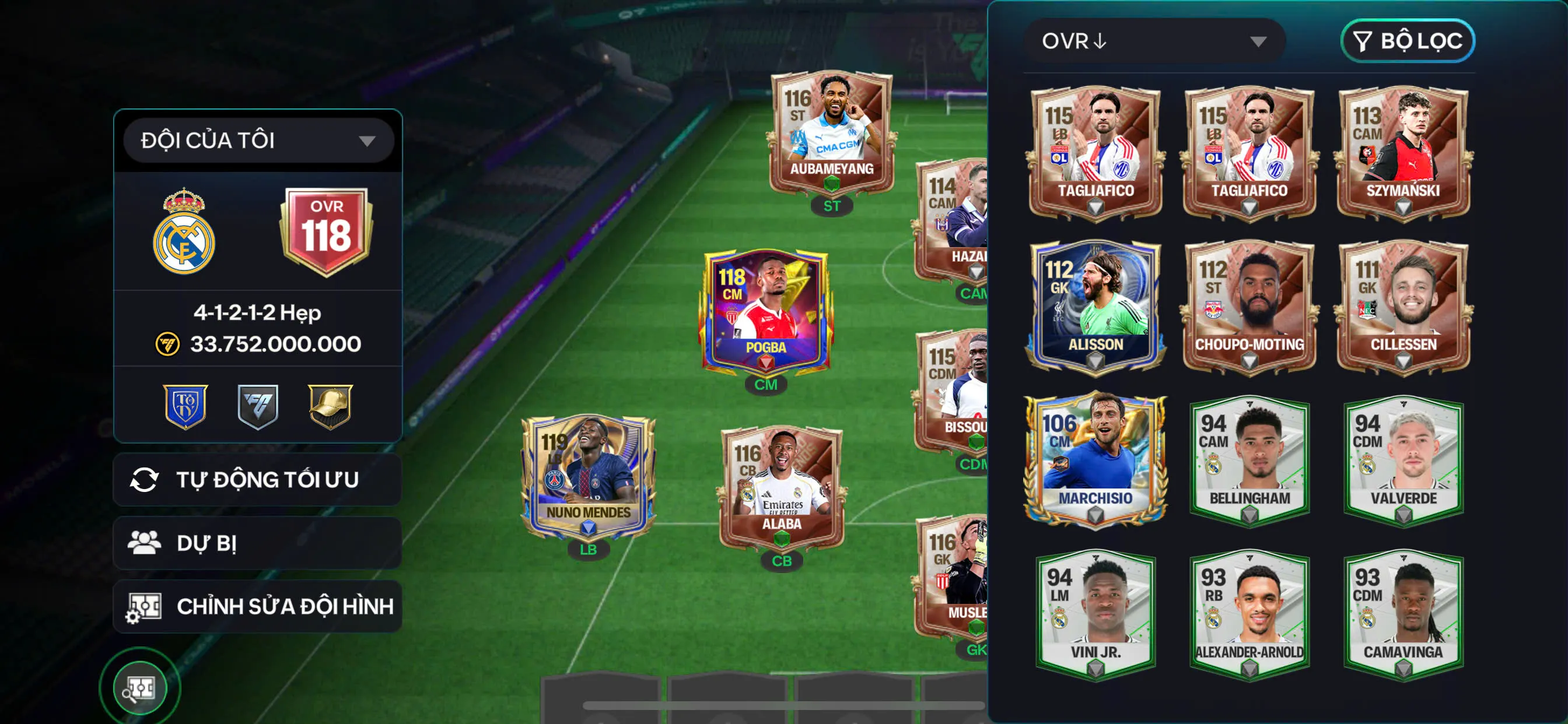Click the round pitch view icon button

[140, 688]
